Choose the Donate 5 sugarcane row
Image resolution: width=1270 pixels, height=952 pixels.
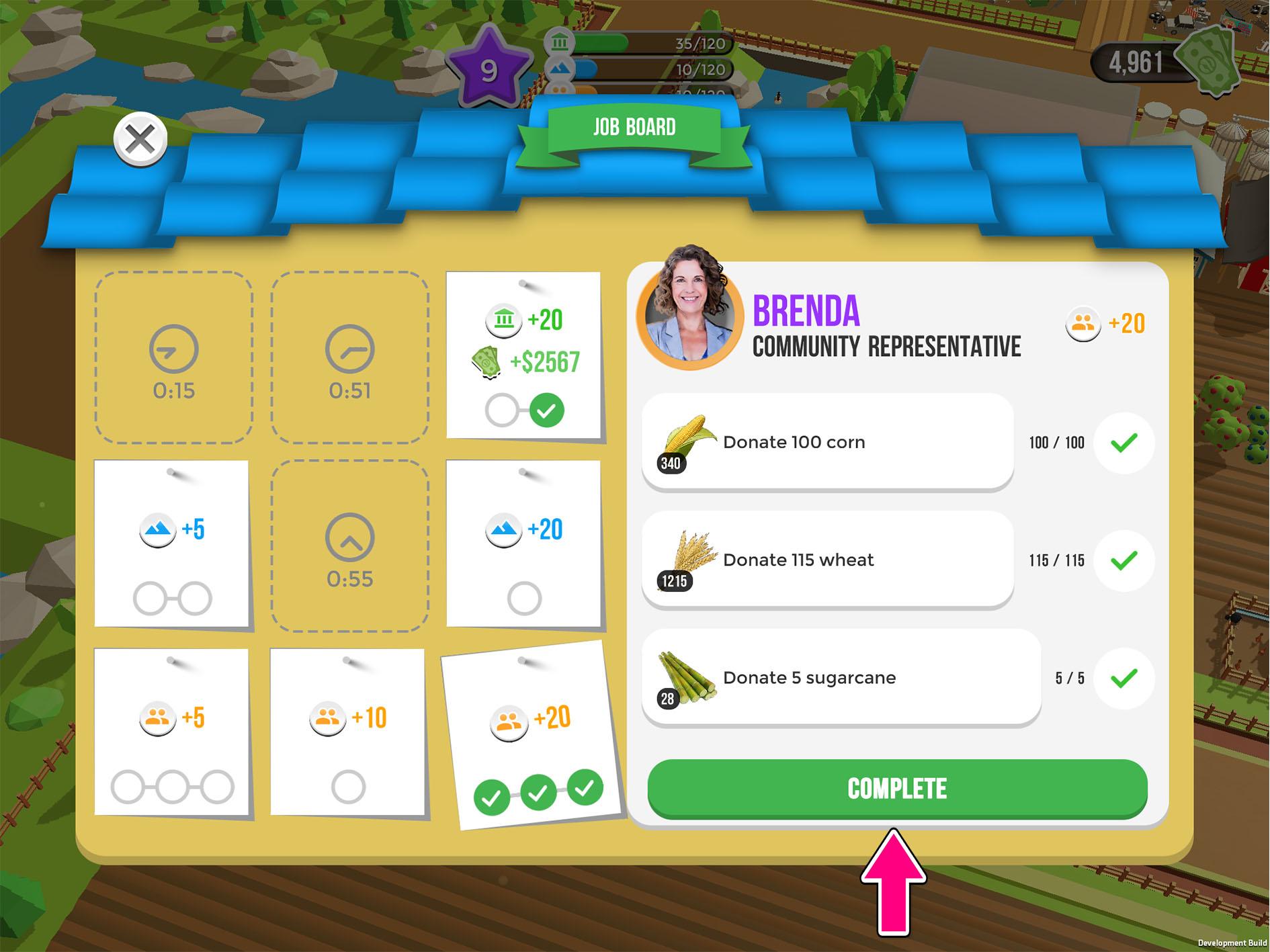click(841, 677)
